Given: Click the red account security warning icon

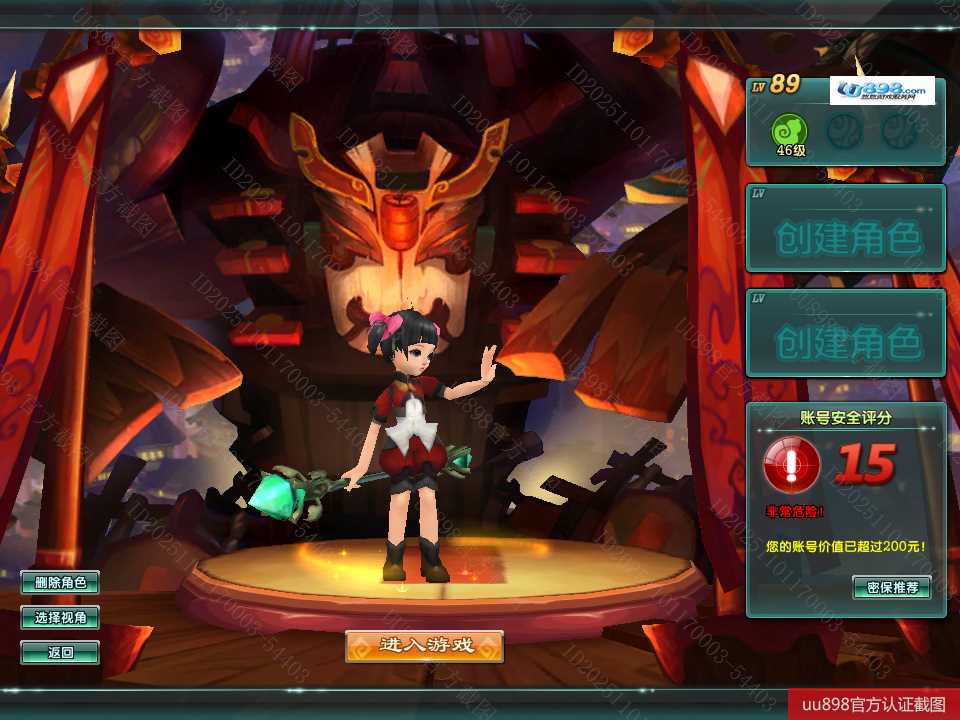Looking at the screenshot, I should click(x=792, y=465).
